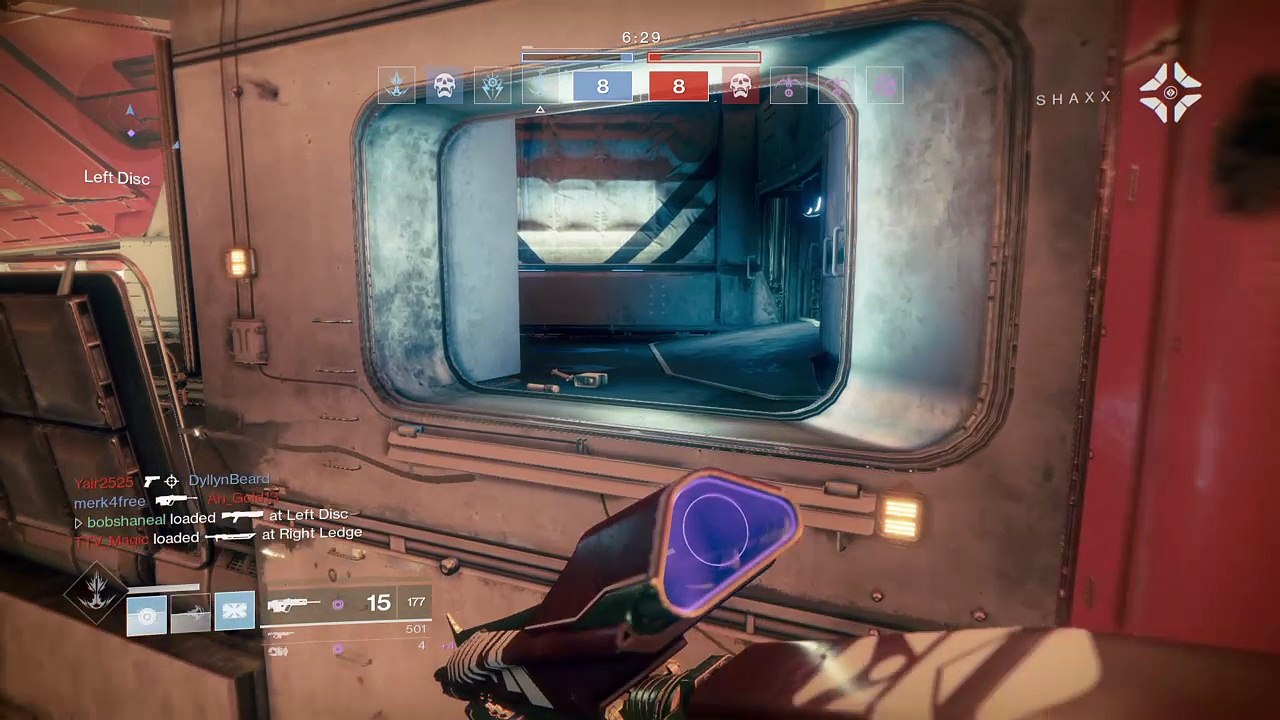Activate the circular ring ability icon
1280x720 pixels.
(146, 615)
